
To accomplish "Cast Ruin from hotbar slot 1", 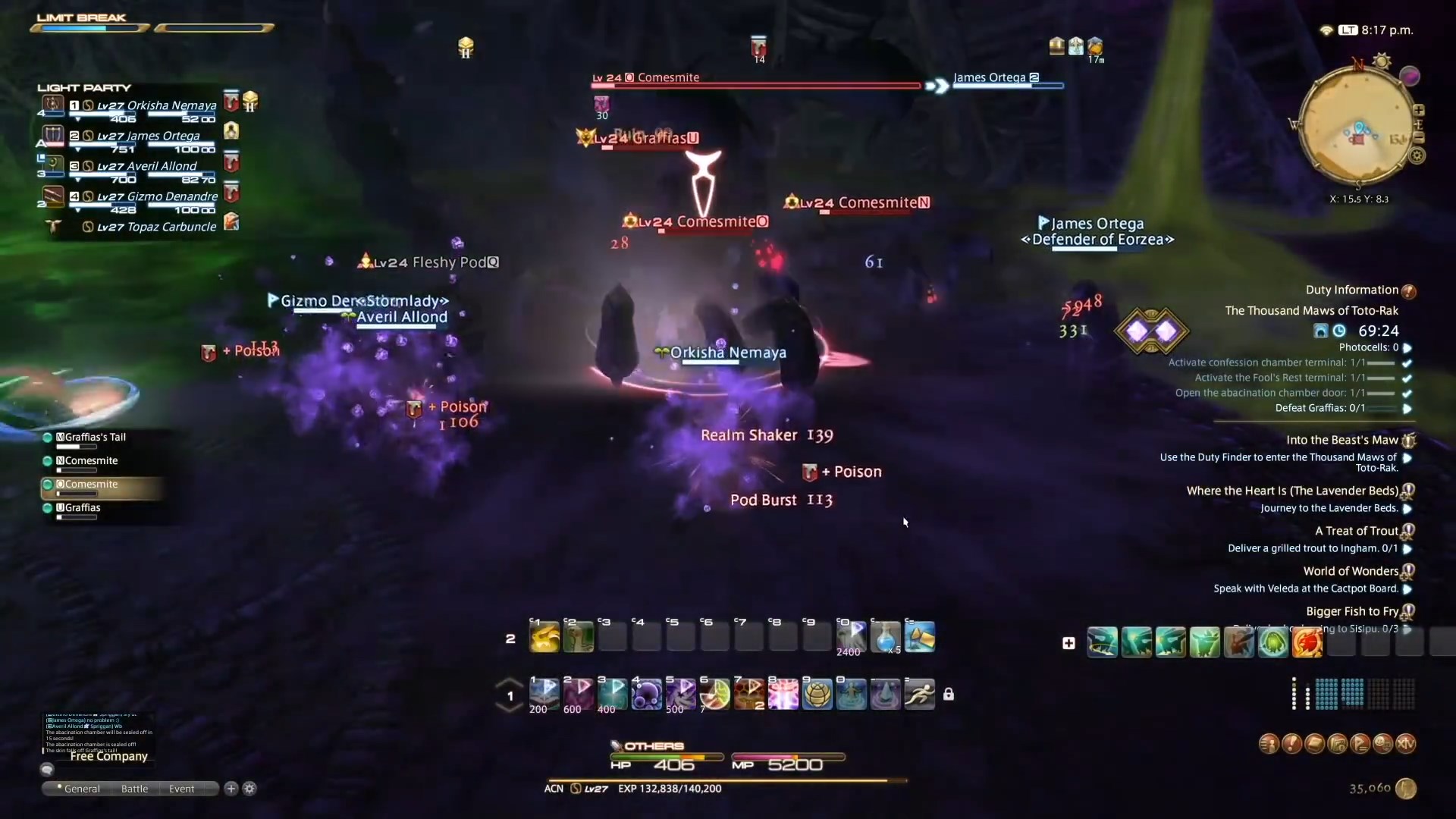I will coord(544,694).
